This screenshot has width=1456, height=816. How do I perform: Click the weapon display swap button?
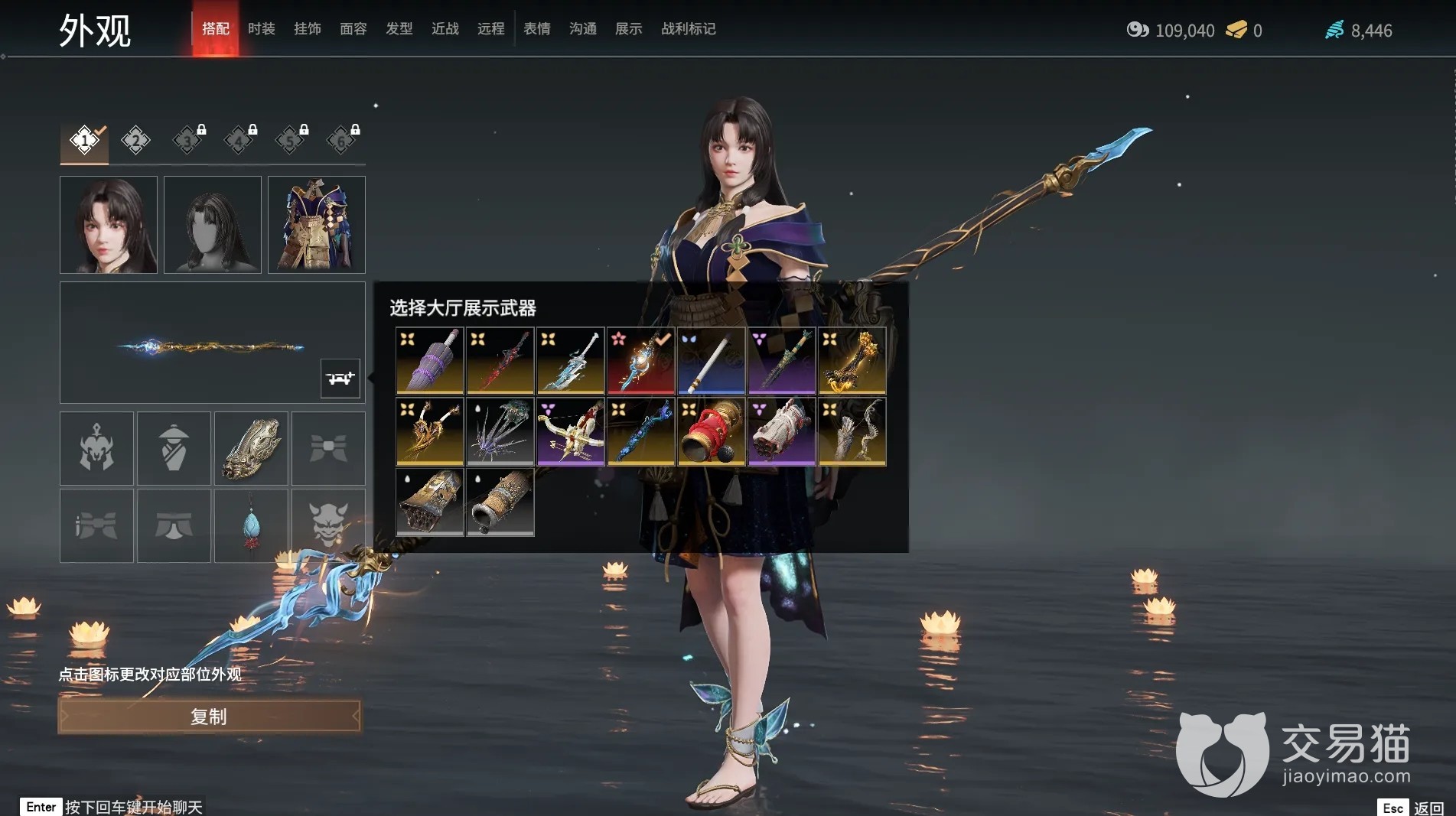tap(340, 378)
